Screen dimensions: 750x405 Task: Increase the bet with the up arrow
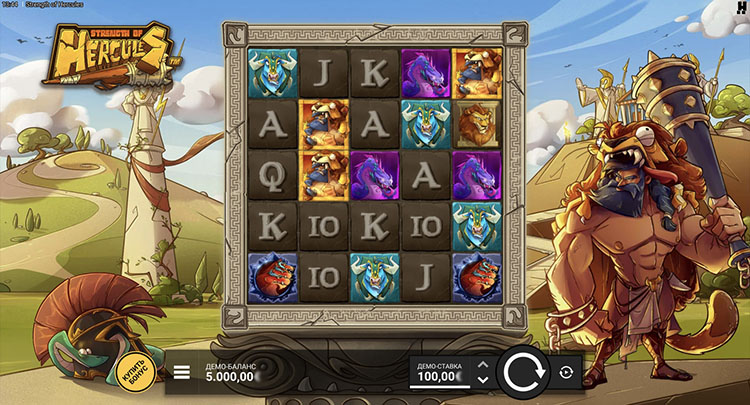click(483, 365)
